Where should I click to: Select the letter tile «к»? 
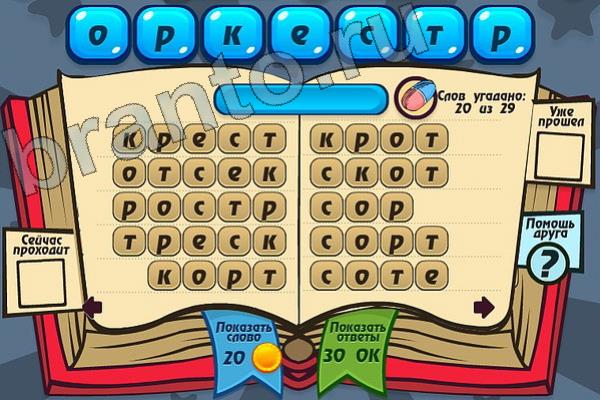tap(233, 33)
